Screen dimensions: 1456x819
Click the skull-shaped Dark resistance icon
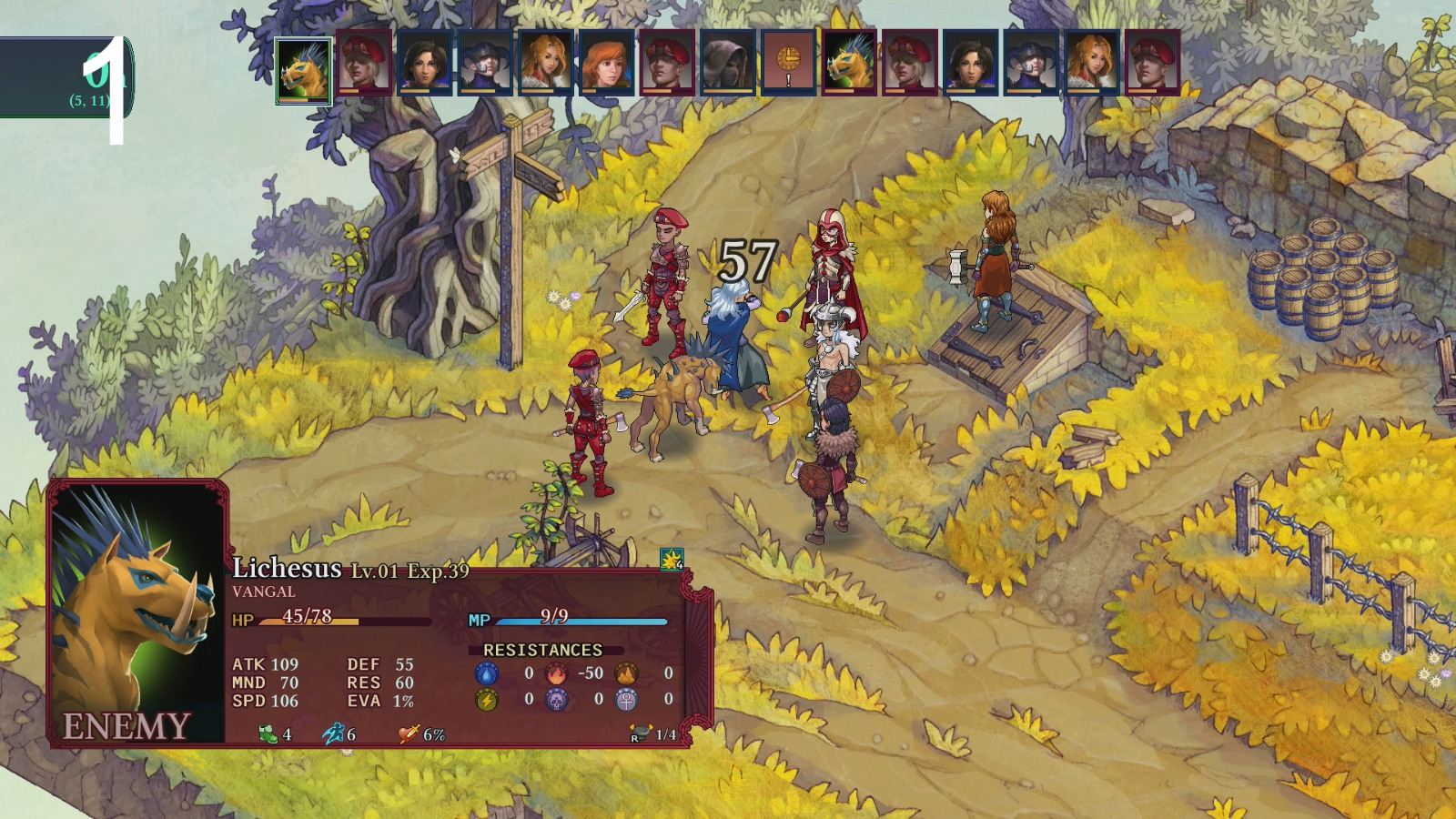(x=555, y=701)
